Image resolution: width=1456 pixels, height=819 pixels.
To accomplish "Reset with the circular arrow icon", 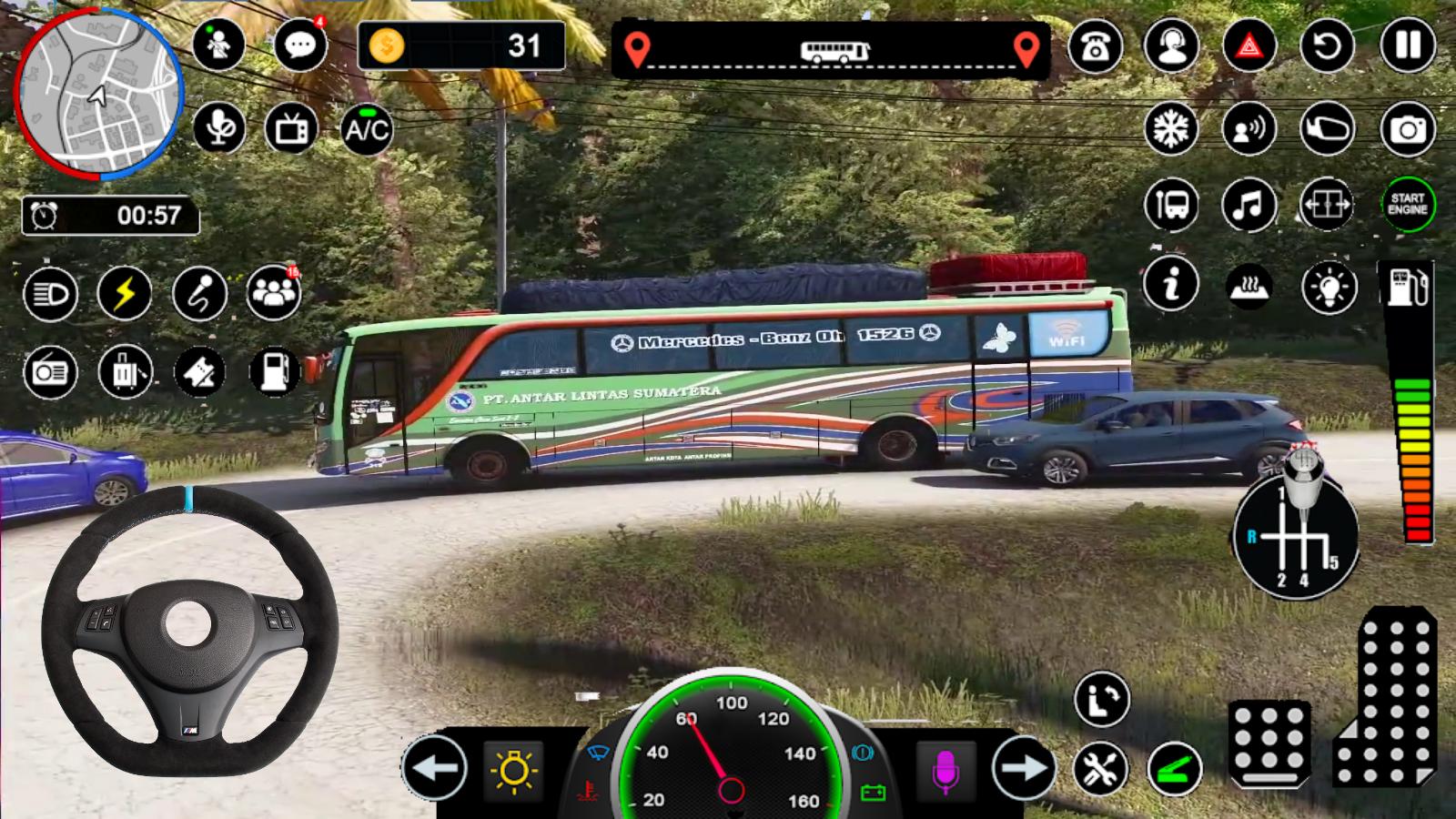I will [1327, 45].
